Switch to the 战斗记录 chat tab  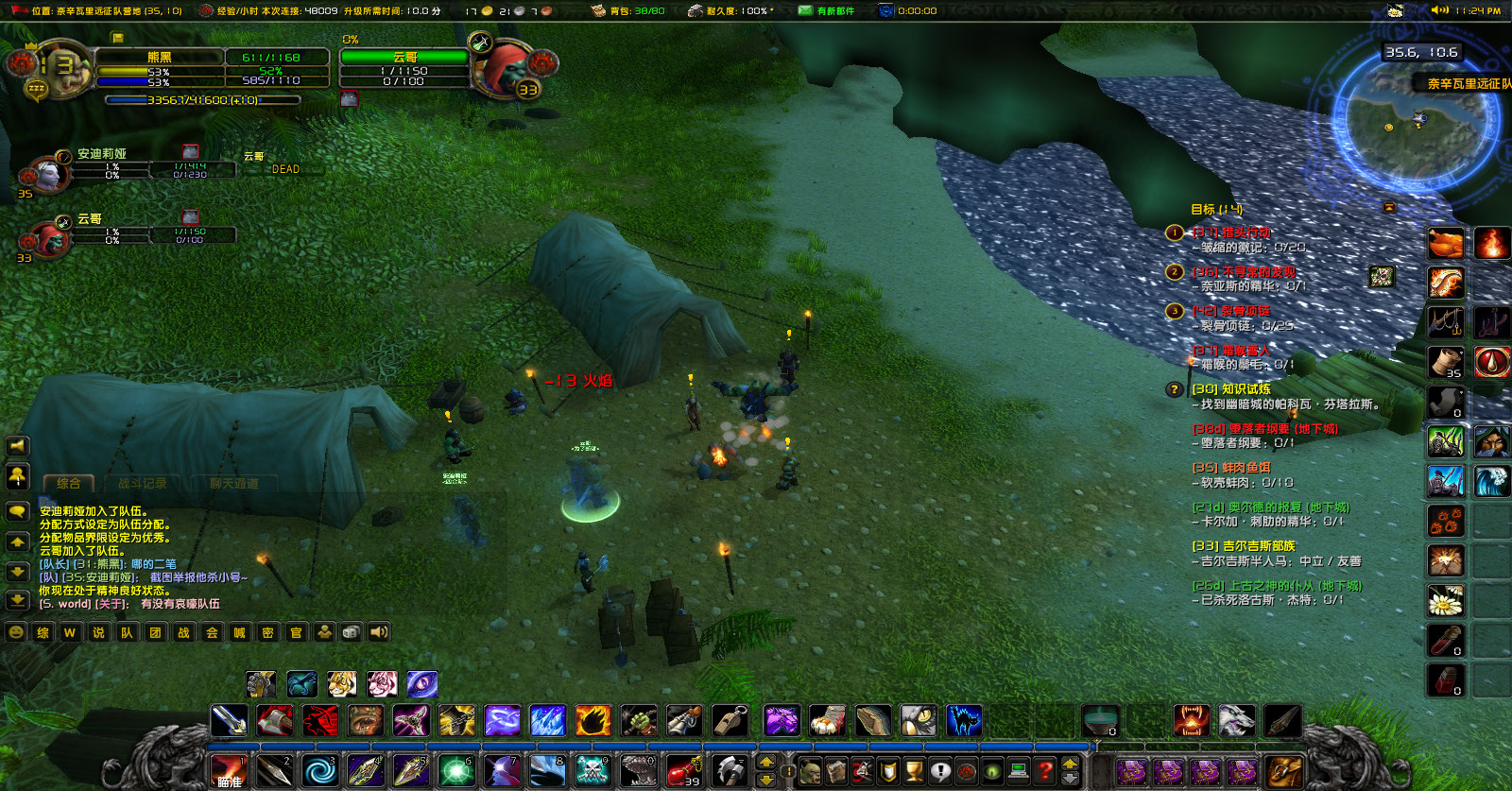pyautogui.click(x=143, y=483)
